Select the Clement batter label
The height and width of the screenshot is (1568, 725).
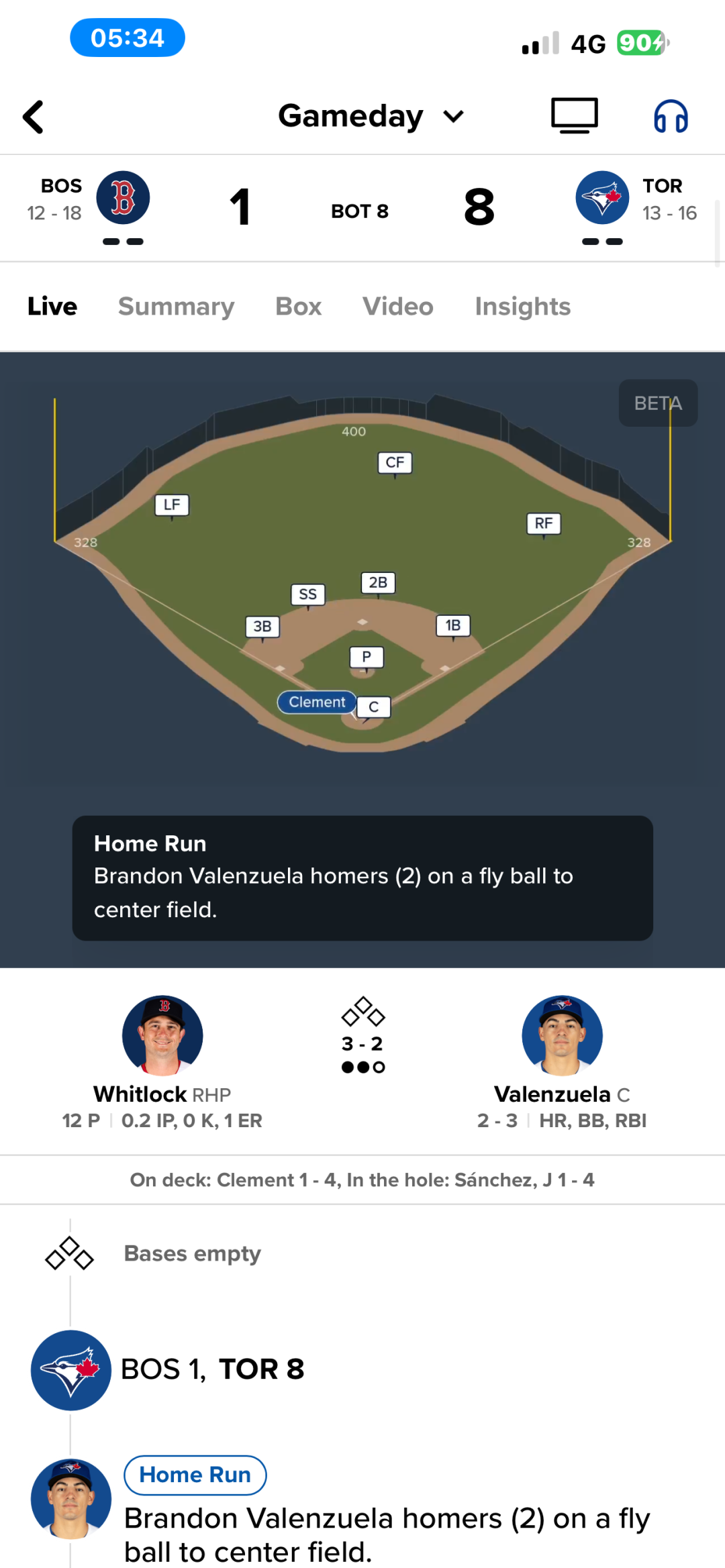[x=317, y=702]
